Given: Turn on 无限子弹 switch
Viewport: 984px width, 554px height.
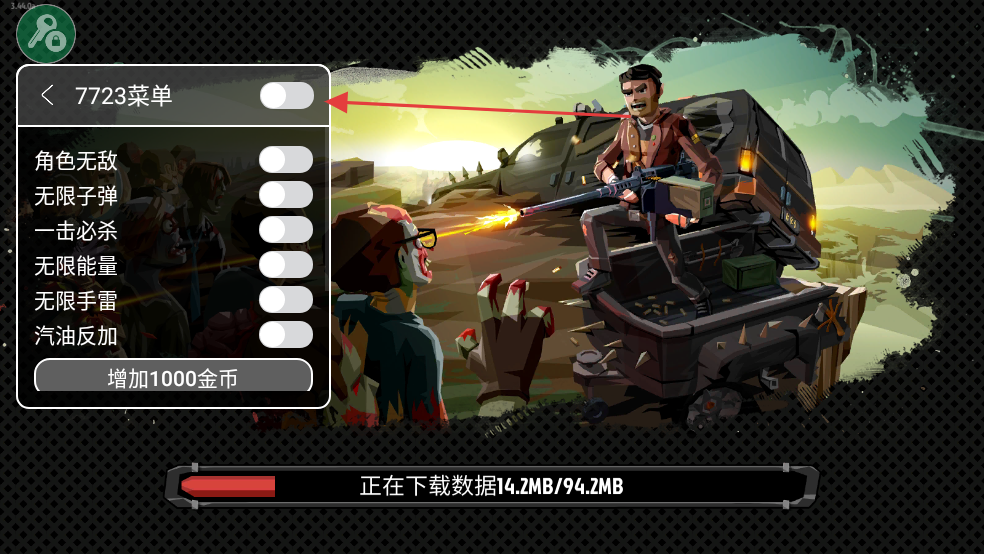Looking at the screenshot, I should pyautogui.click(x=286, y=195).
